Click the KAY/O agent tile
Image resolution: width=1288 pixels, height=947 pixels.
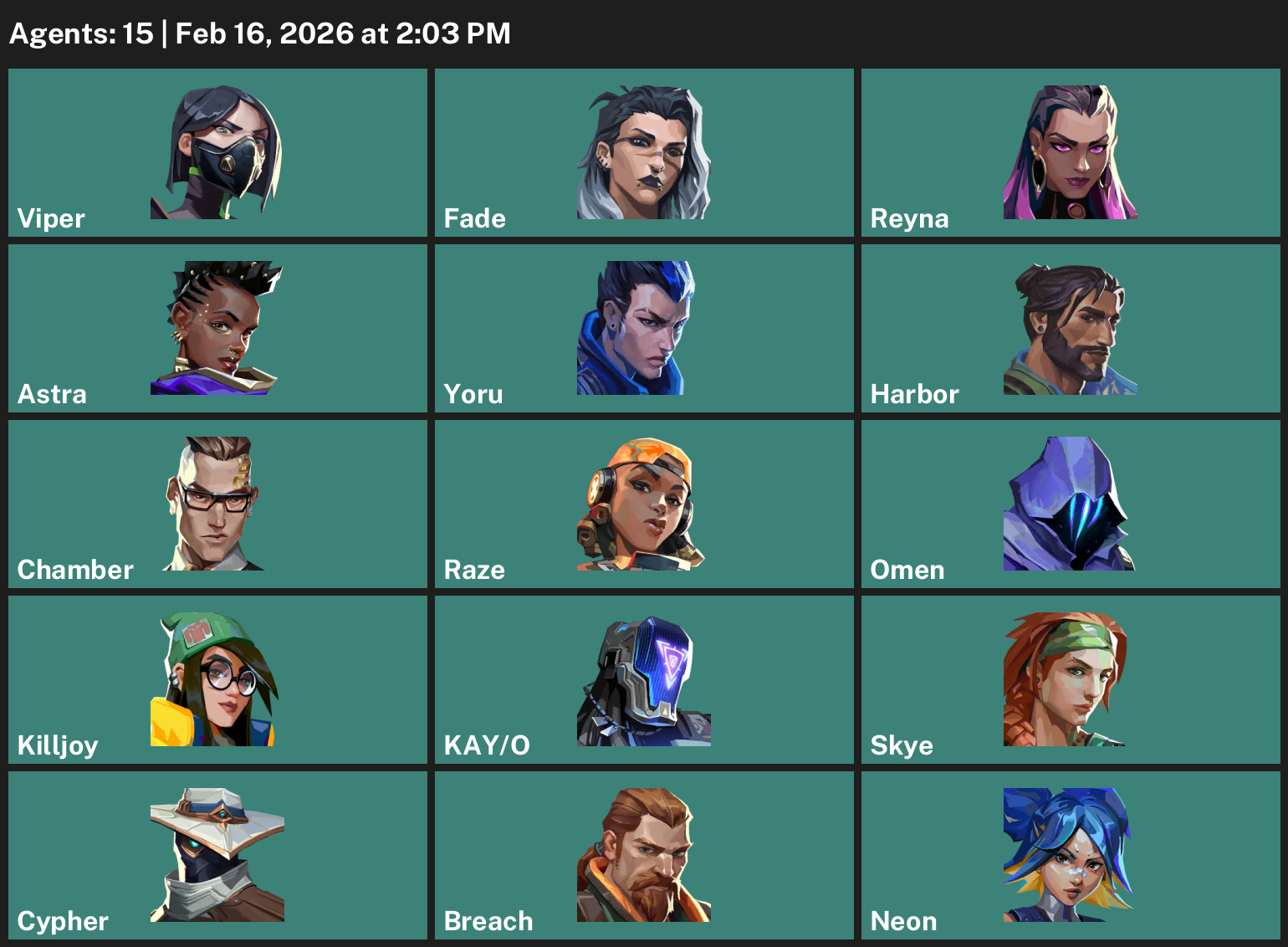coord(644,680)
